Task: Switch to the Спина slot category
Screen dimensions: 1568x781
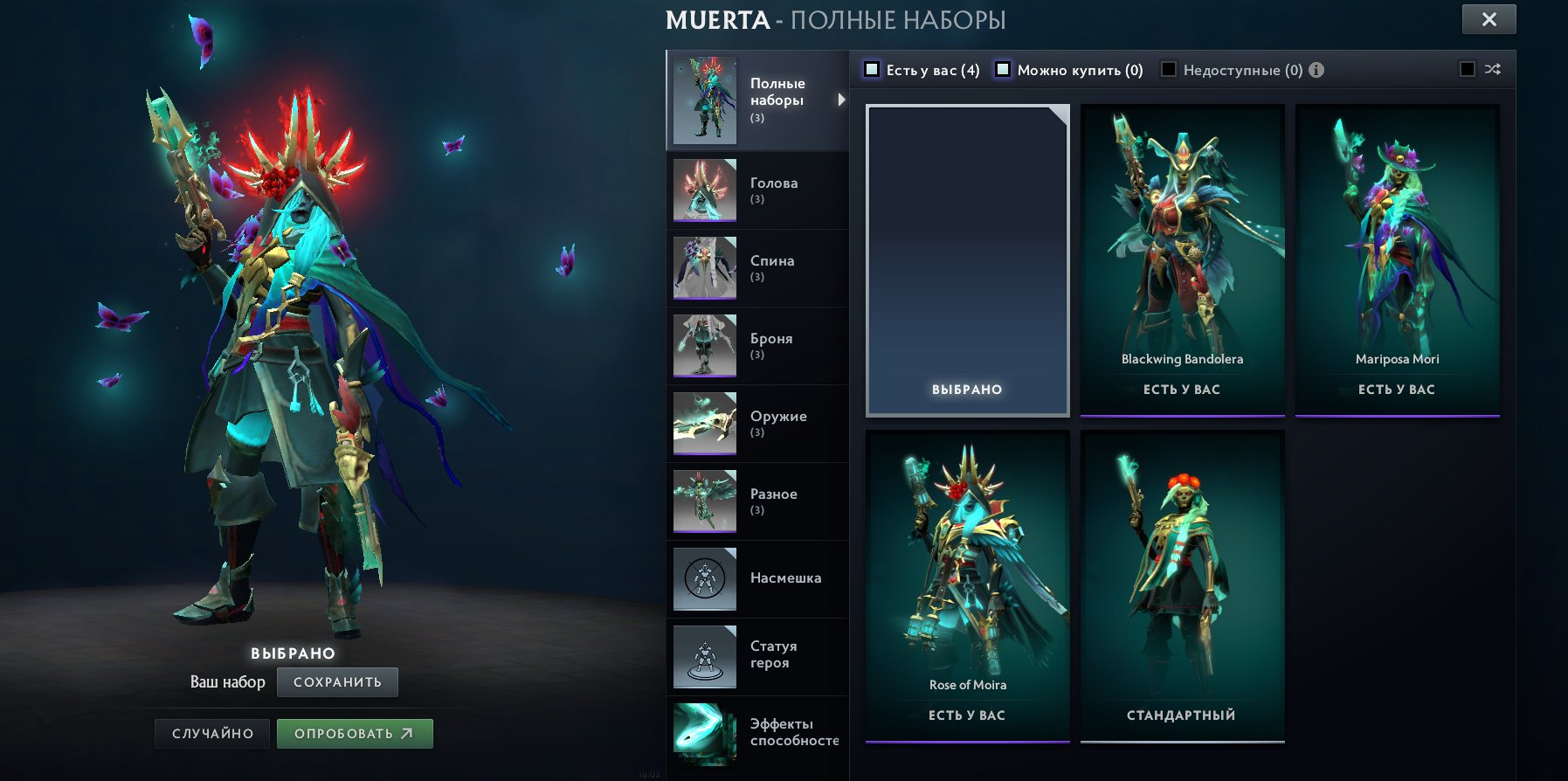Action: pos(756,268)
